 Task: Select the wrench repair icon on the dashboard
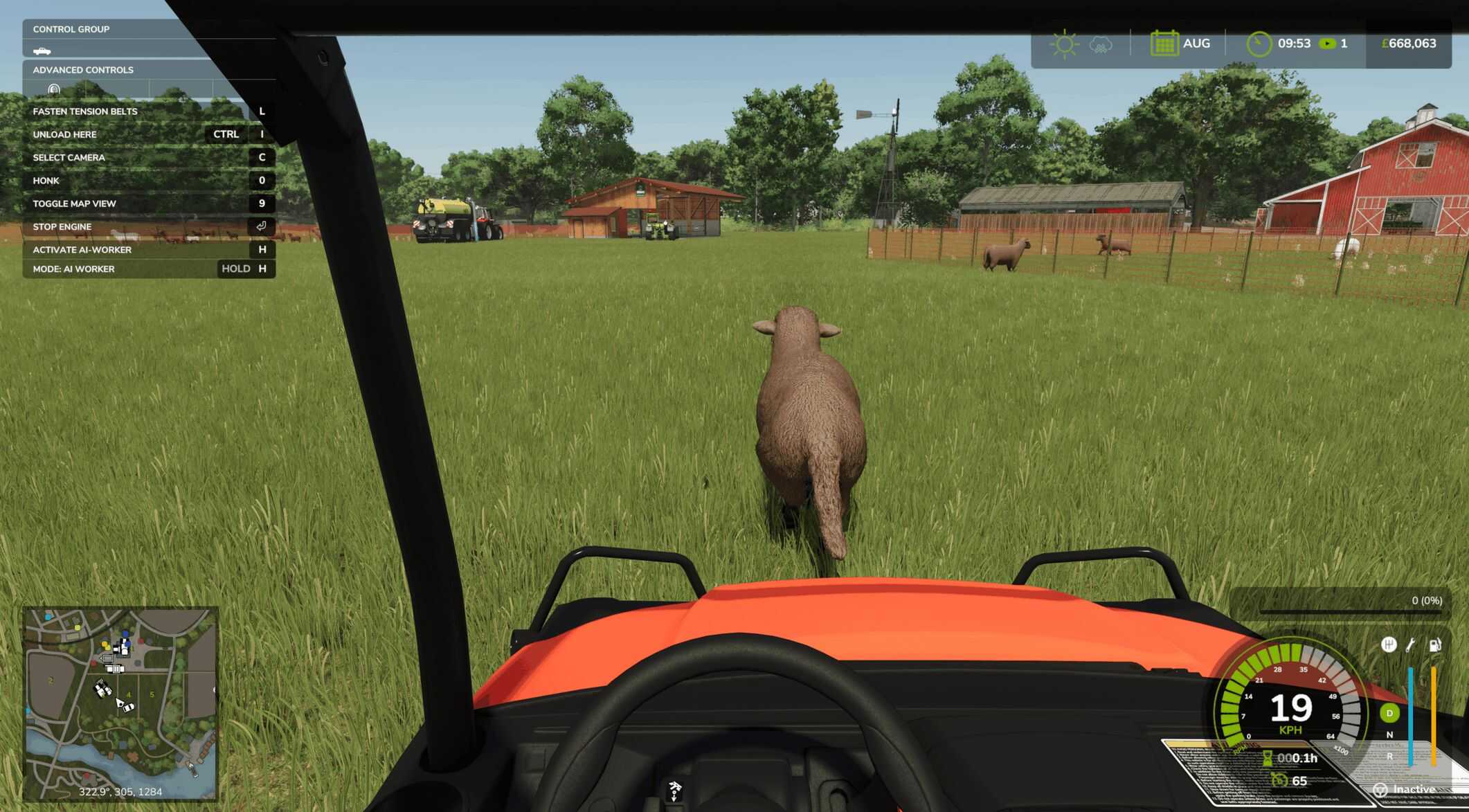pos(1411,644)
